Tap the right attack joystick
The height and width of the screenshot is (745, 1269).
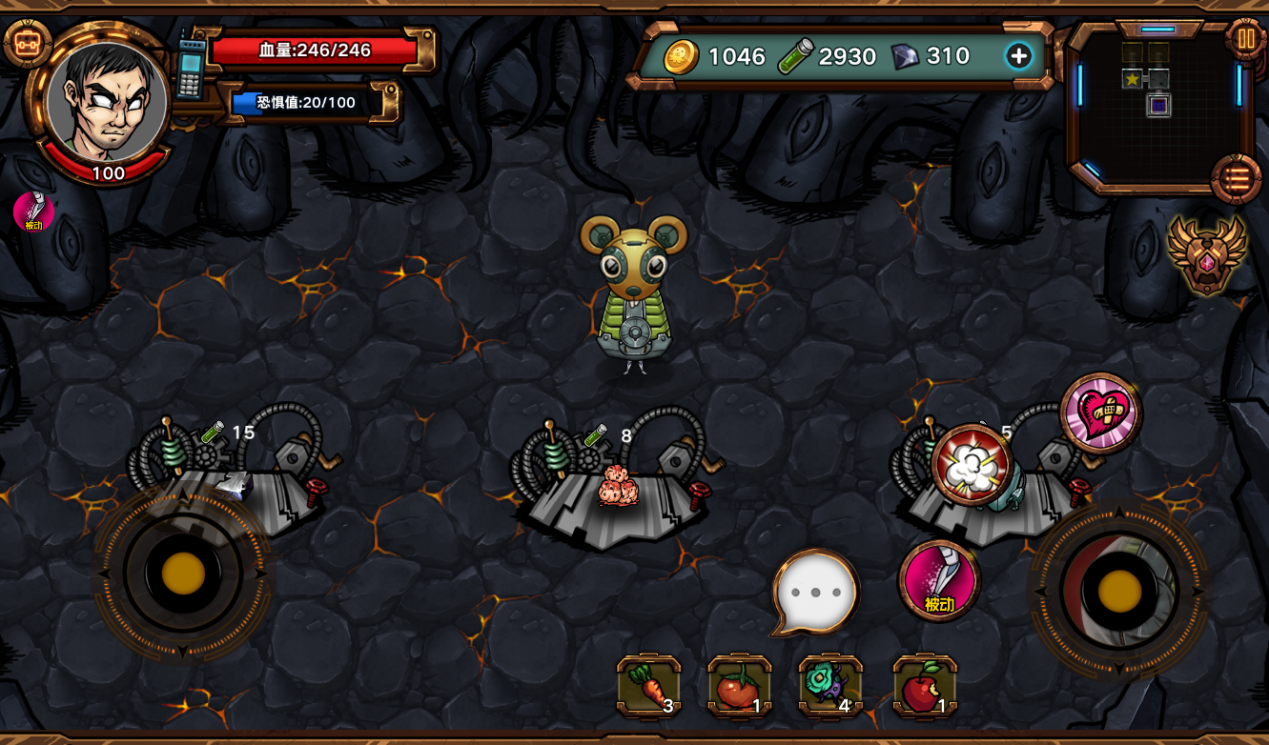[1119, 591]
